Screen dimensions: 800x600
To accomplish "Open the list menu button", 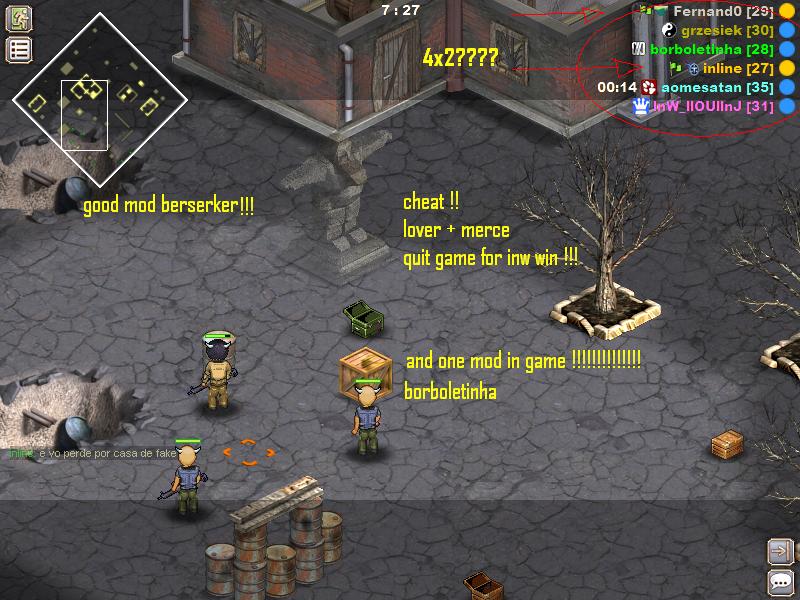I will point(19,50).
